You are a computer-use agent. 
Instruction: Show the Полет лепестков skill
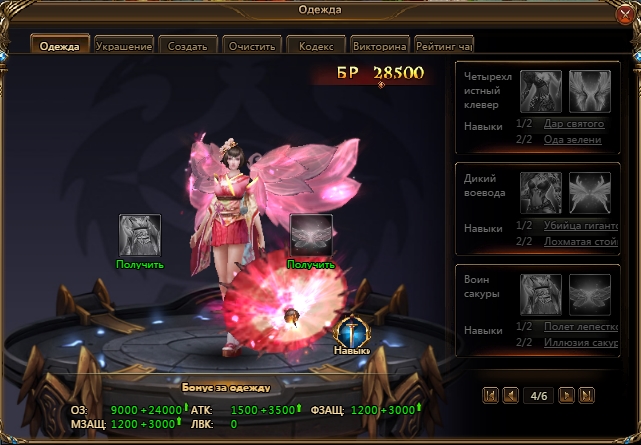point(574,327)
